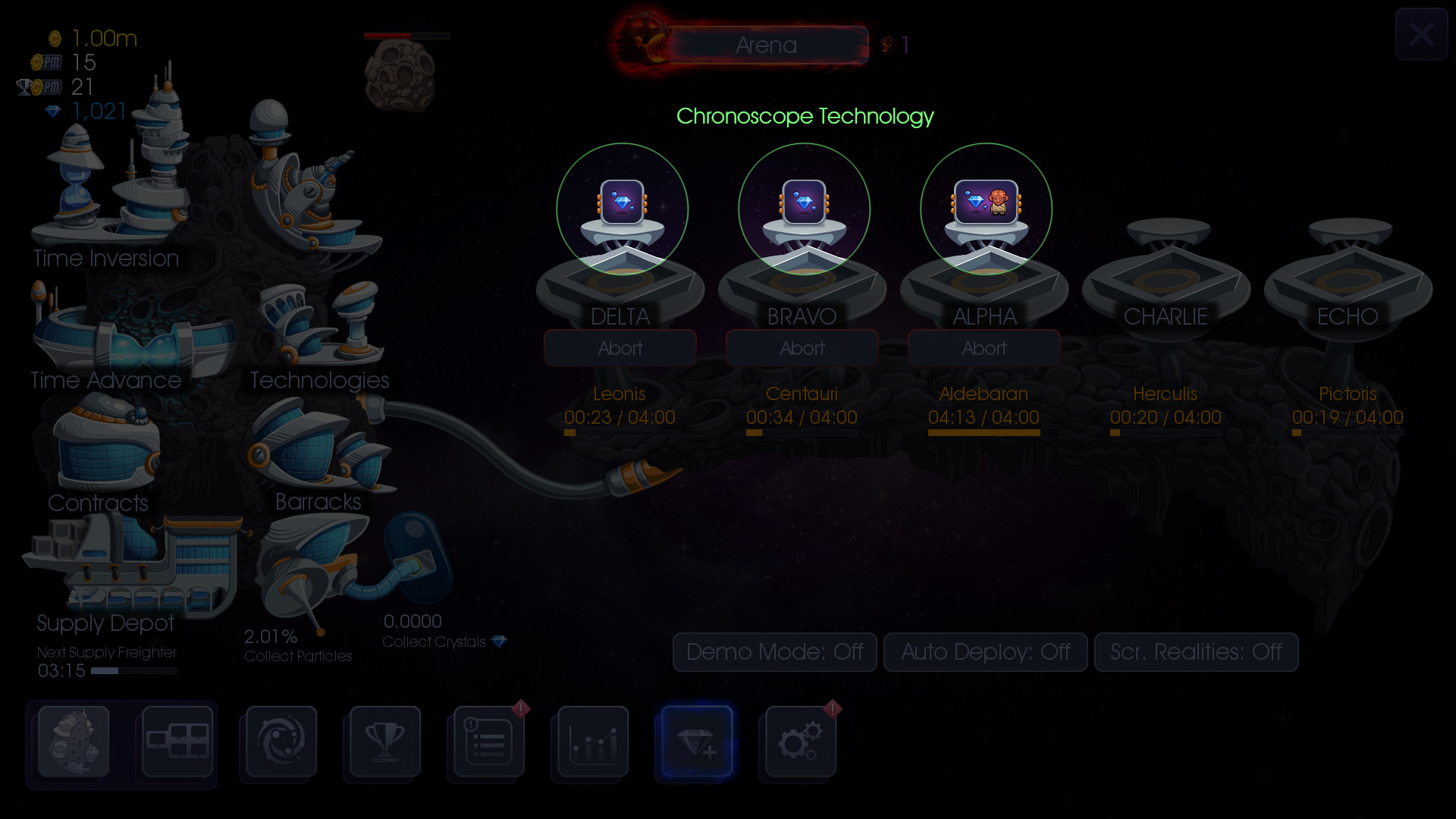Turn on Scr. Realities
The width and height of the screenshot is (1456, 819).
click(1196, 652)
